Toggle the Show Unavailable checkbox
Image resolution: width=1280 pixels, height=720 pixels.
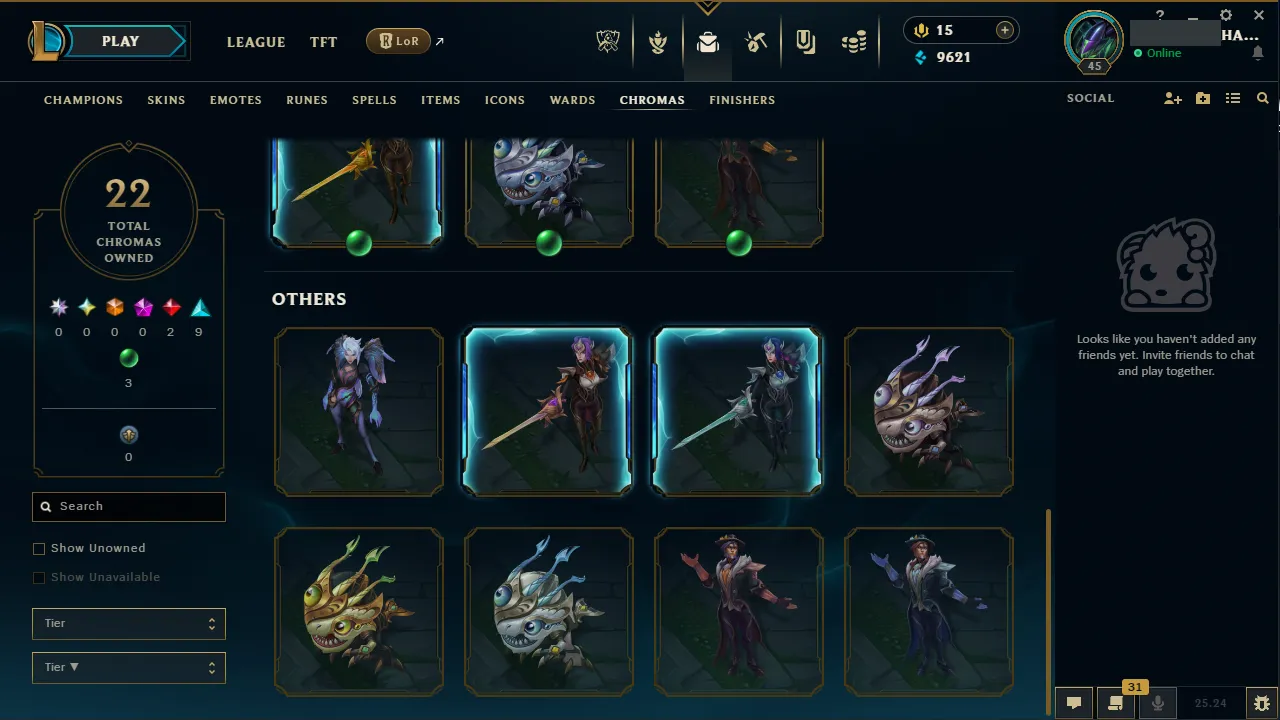click(39, 577)
